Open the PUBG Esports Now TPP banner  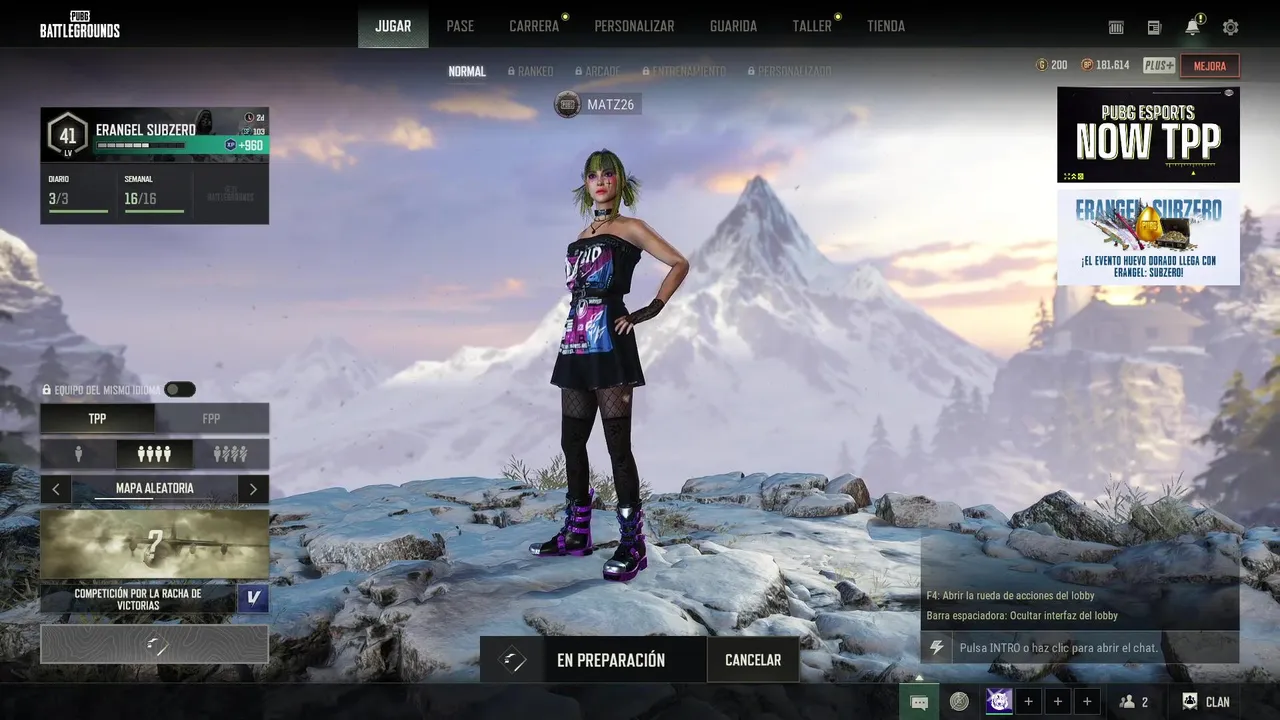pos(1148,134)
